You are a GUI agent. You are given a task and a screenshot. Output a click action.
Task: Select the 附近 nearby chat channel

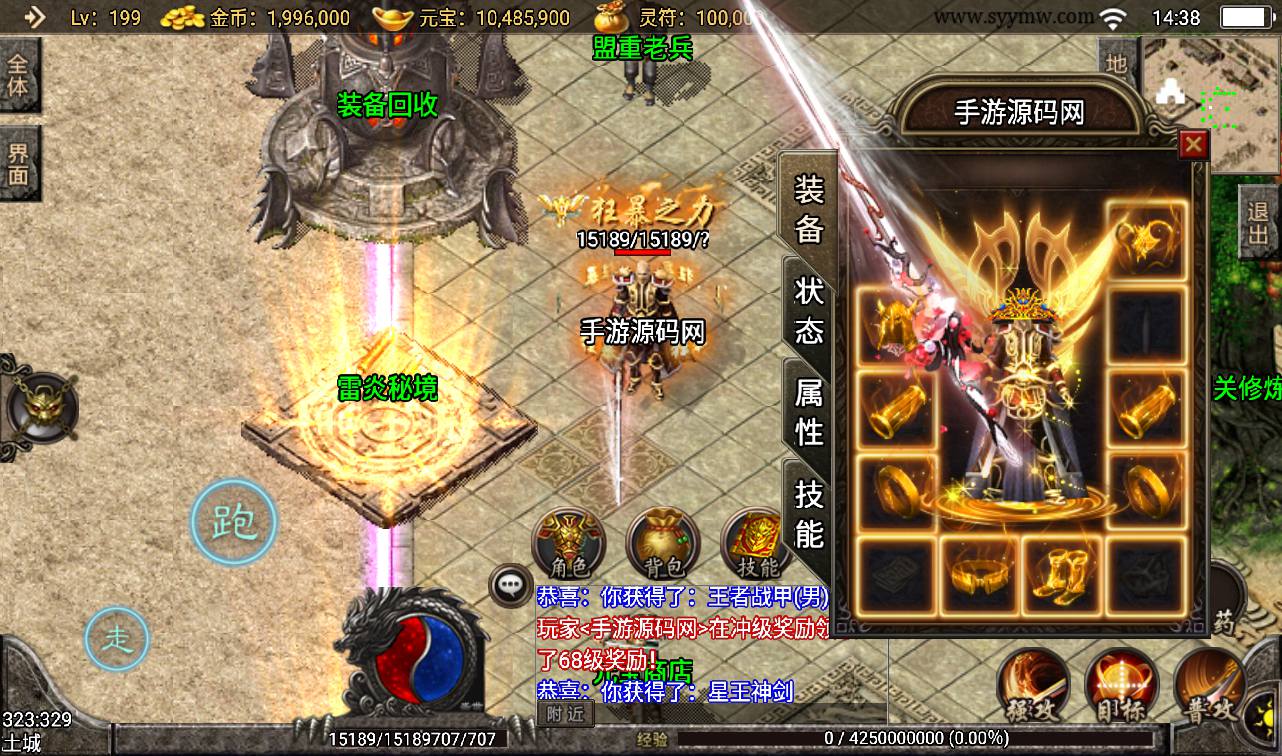[x=566, y=713]
